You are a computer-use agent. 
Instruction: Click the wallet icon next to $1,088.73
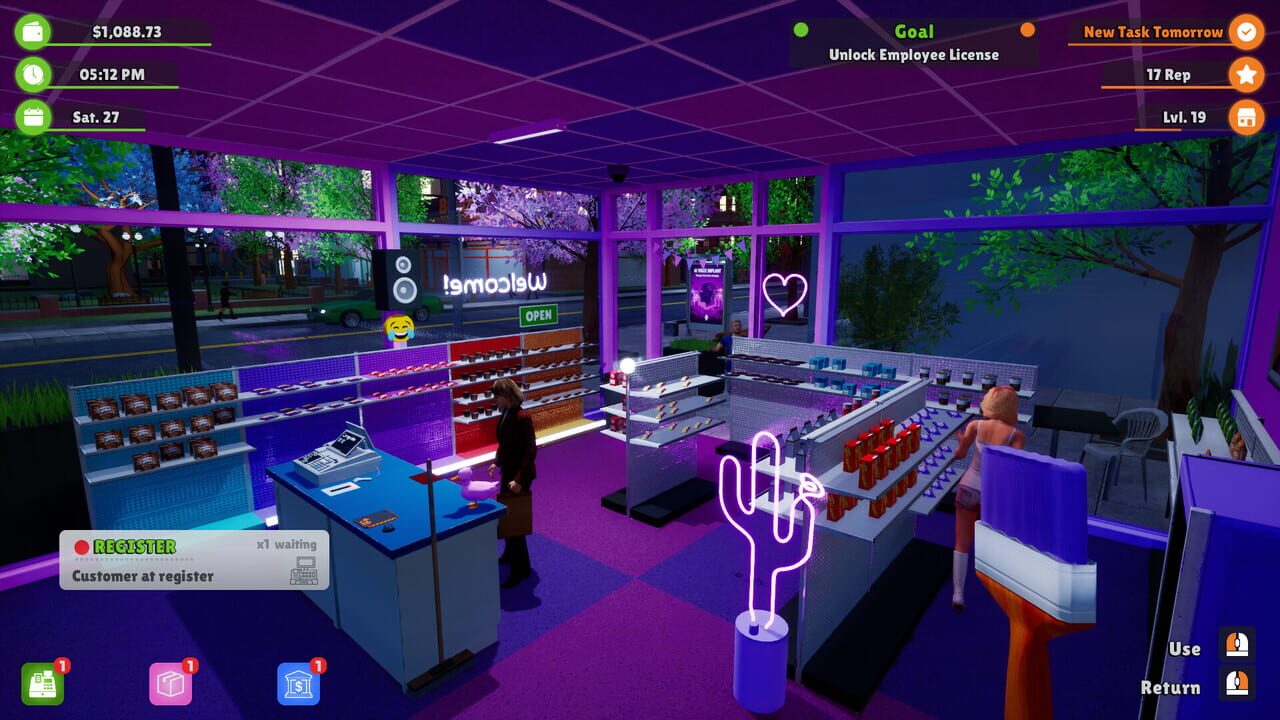[x=31, y=30]
